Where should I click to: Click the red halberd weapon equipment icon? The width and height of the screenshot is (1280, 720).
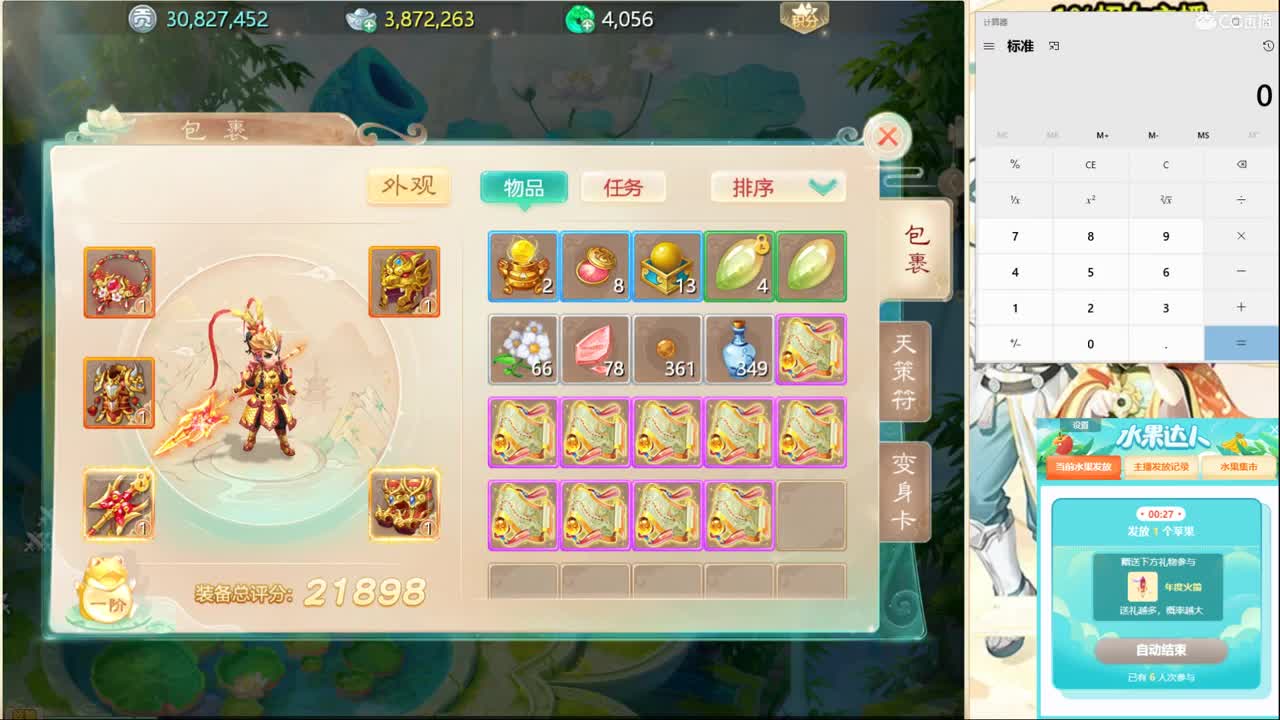click(120, 504)
